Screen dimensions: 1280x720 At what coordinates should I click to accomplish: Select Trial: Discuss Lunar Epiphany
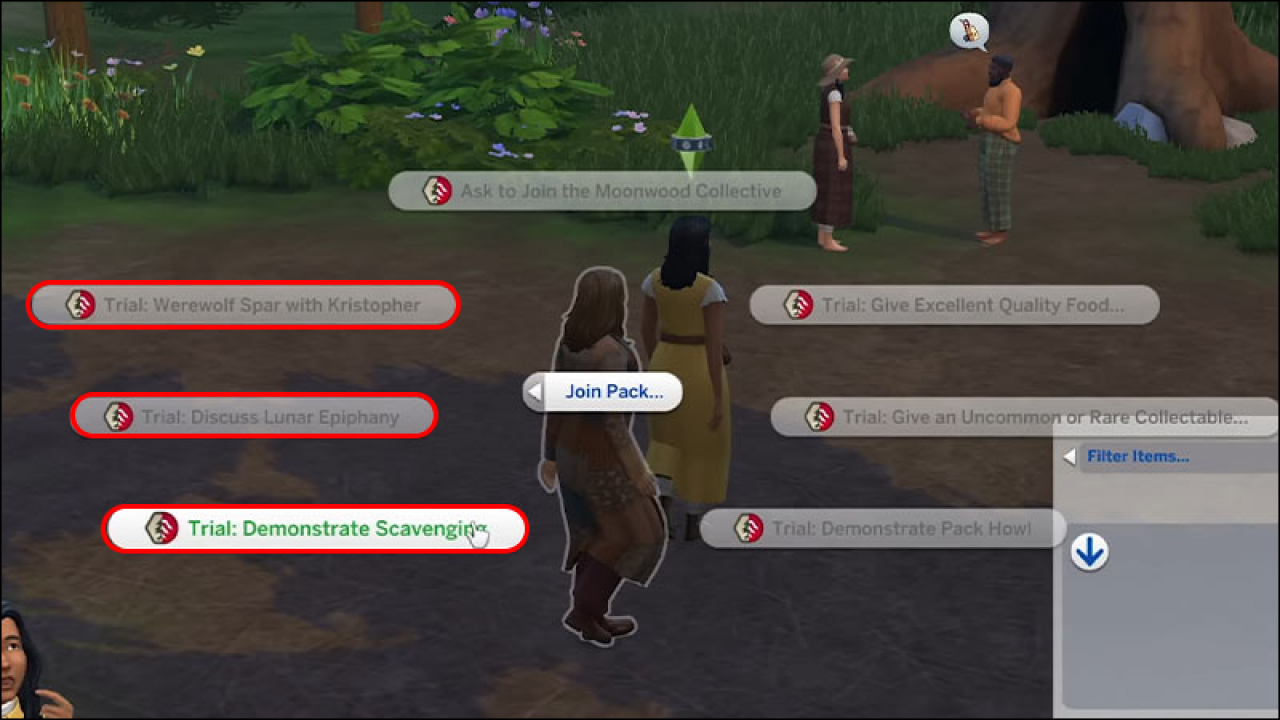point(252,417)
